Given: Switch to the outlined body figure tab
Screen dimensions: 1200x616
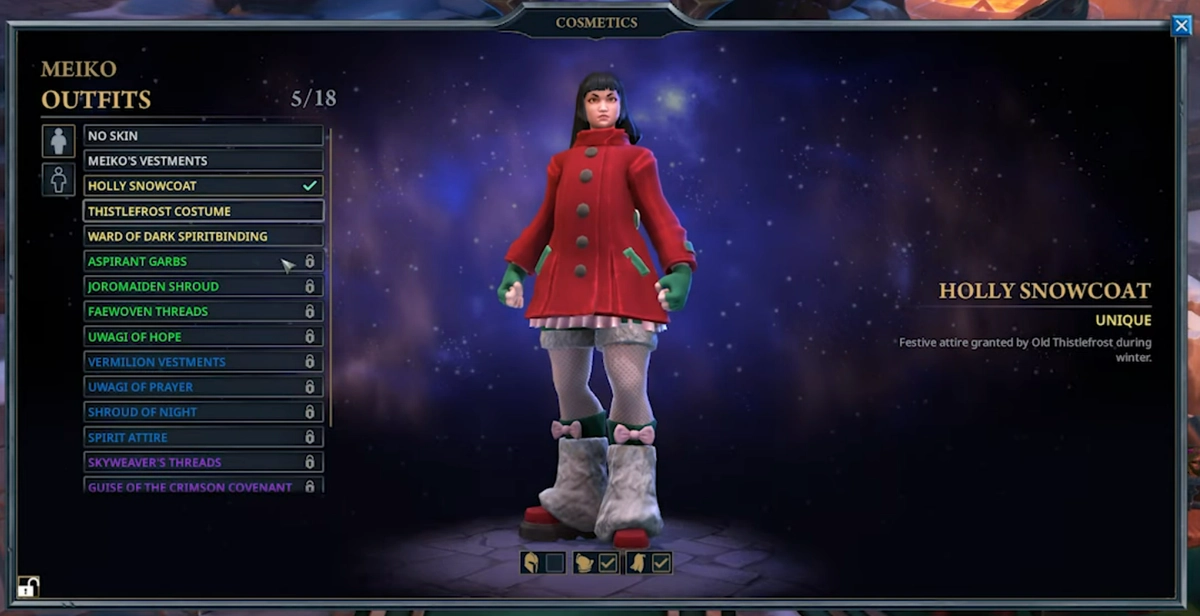Looking at the screenshot, I should tap(59, 180).
